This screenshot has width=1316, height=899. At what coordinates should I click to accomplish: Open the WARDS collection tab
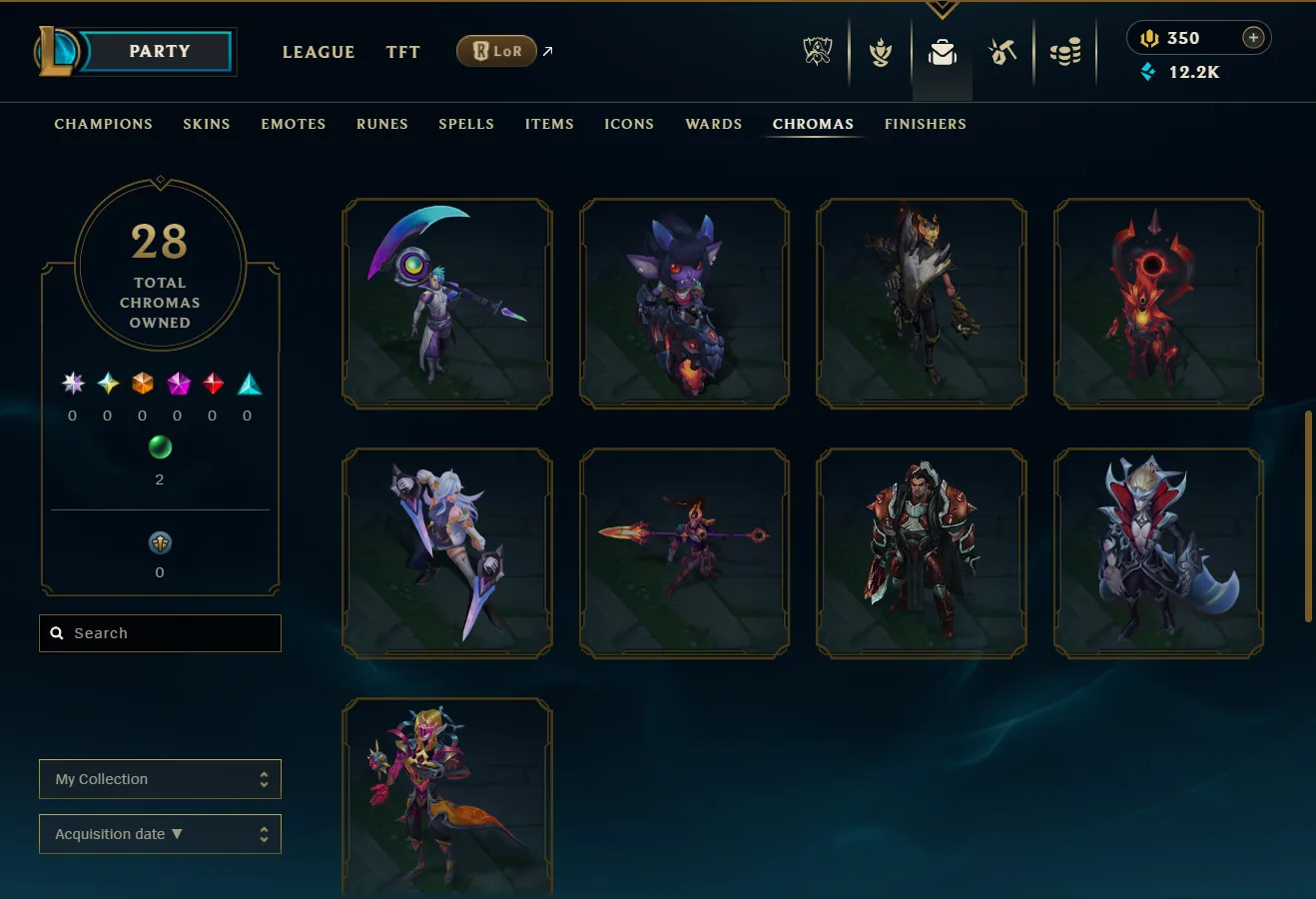pos(713,124)
